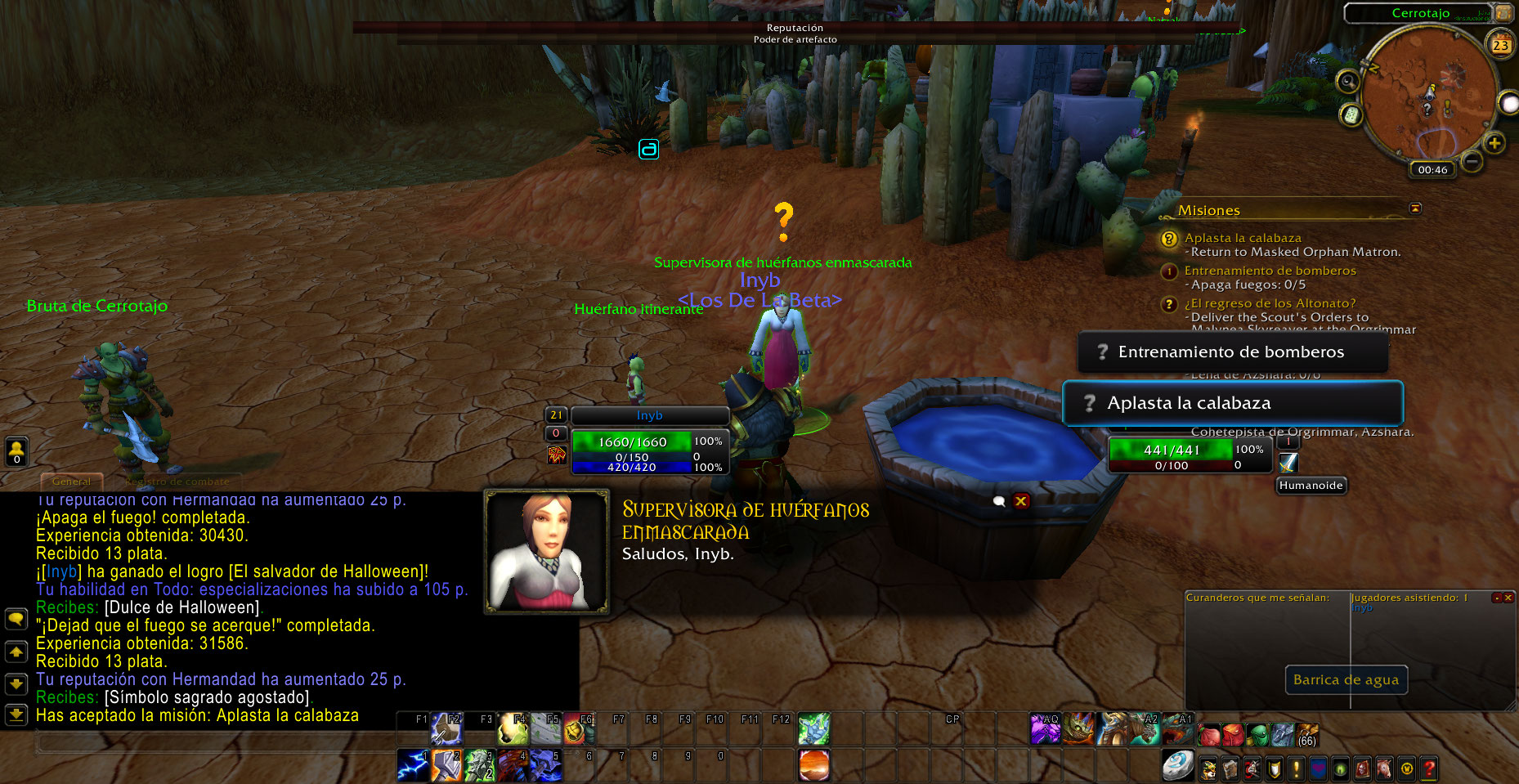Zoom in on the minimap
Viewport: 1519px width, 784px height.
pos(1494,144)
